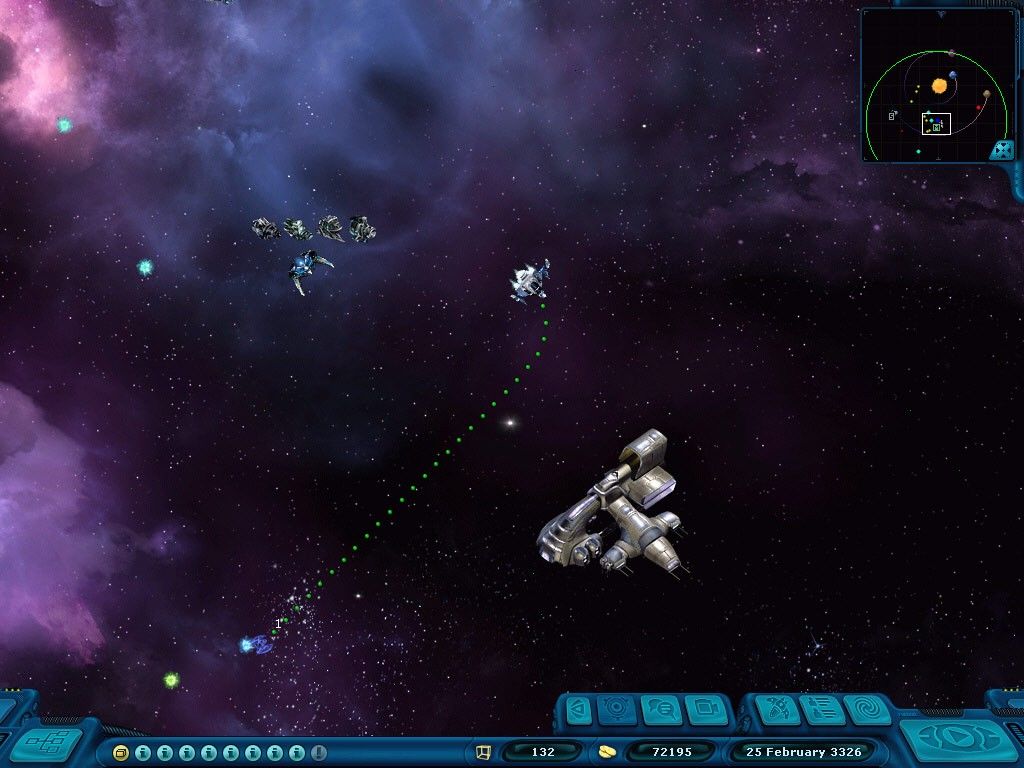1024x768 pixels.
Task: Open the grey exclamation mark notification
Action: [x=319, y=752]
